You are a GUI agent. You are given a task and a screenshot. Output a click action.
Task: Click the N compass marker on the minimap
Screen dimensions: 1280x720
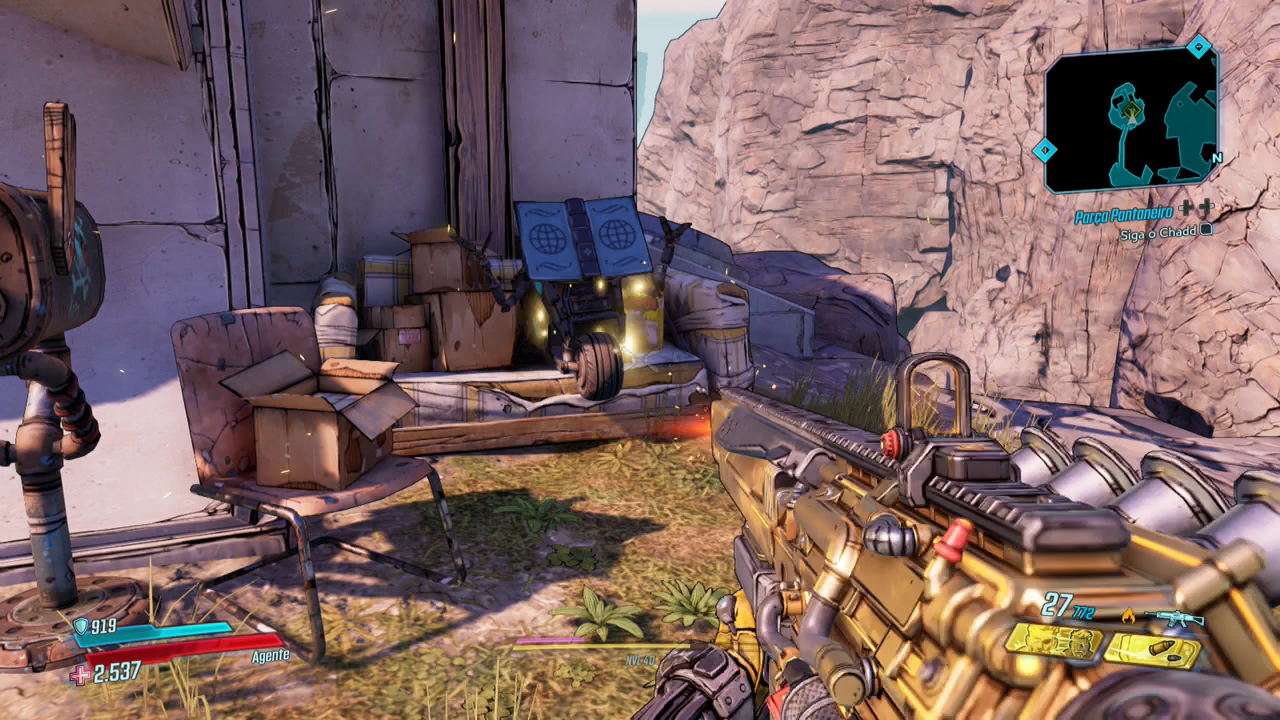click(1216, 158)
